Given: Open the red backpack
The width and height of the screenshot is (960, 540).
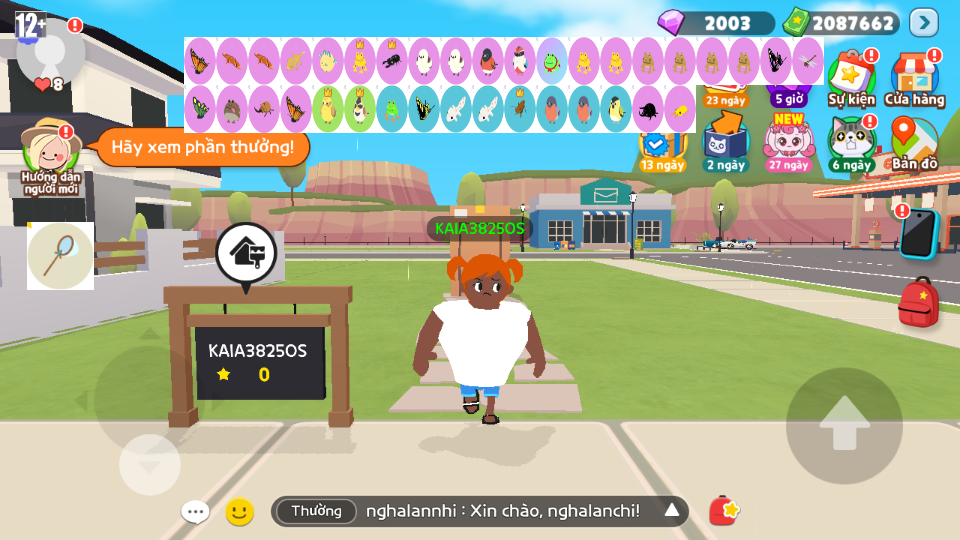Looking at the screenshot, I should tap(918, 303).
